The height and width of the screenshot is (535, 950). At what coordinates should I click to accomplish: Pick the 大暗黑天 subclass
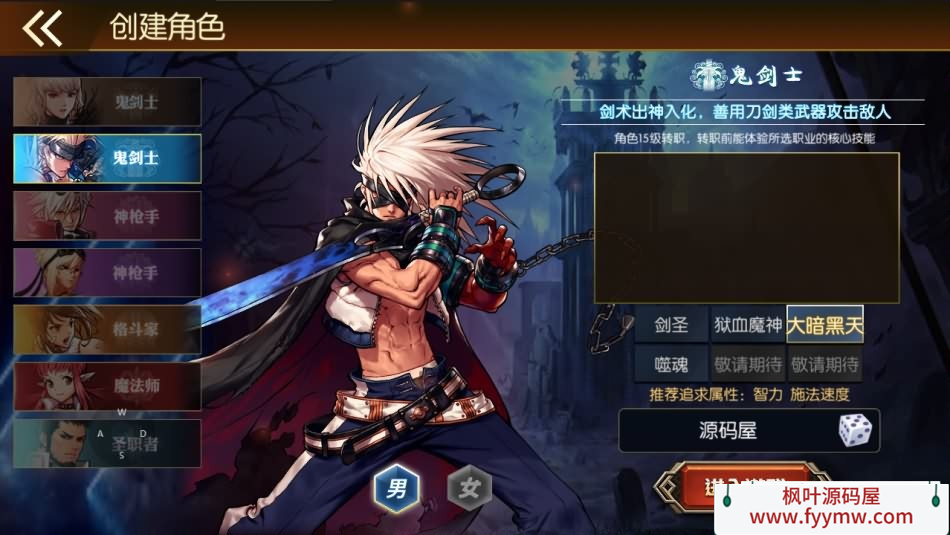click(x=824, y=325)
